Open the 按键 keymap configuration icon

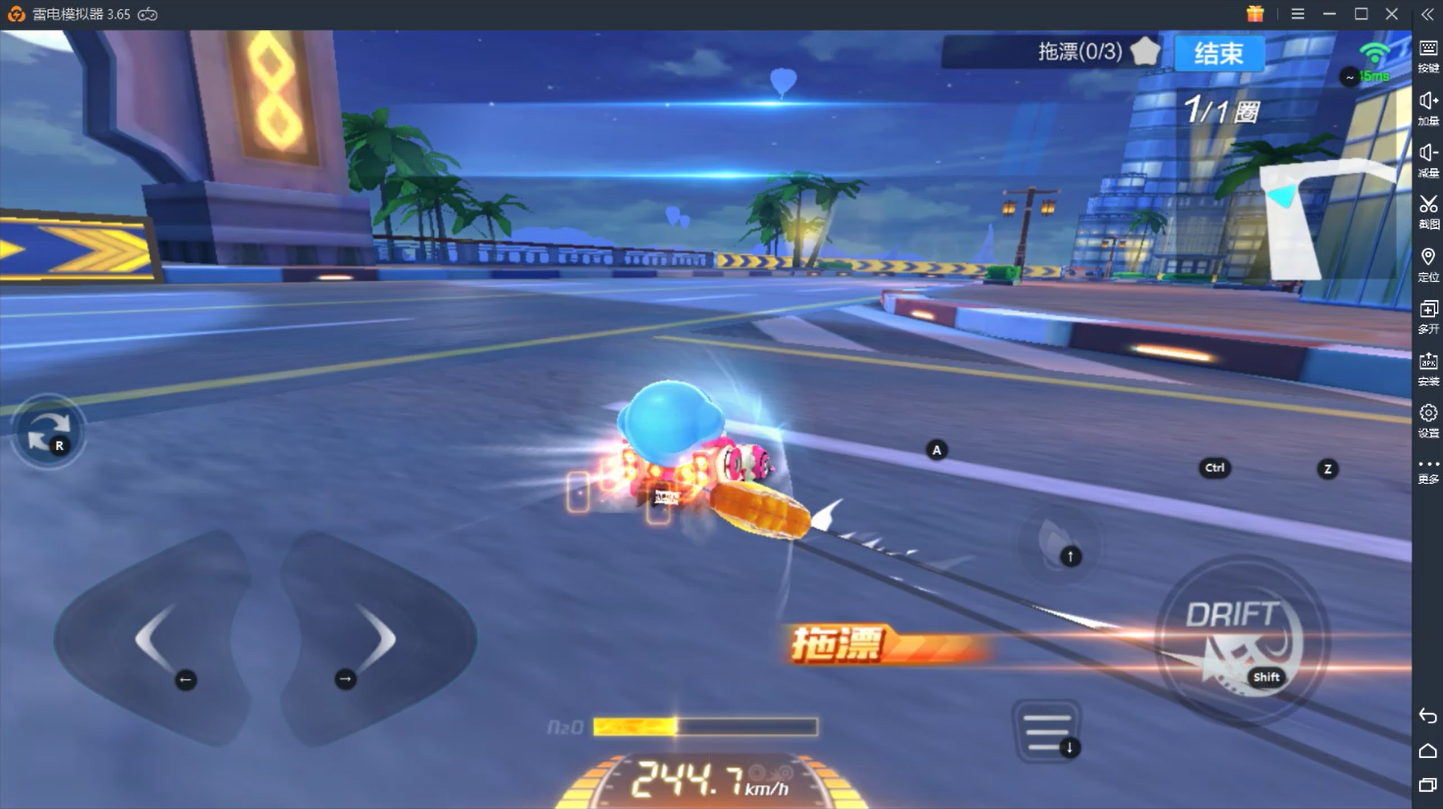1428,48
